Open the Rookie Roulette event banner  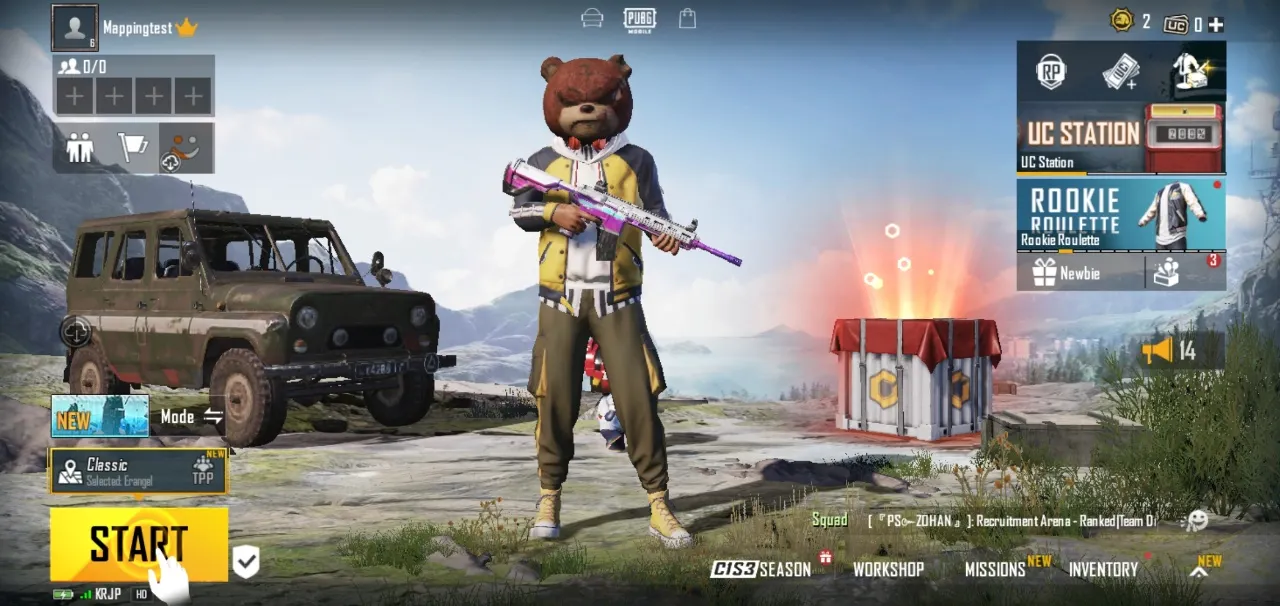point(1120,214)
